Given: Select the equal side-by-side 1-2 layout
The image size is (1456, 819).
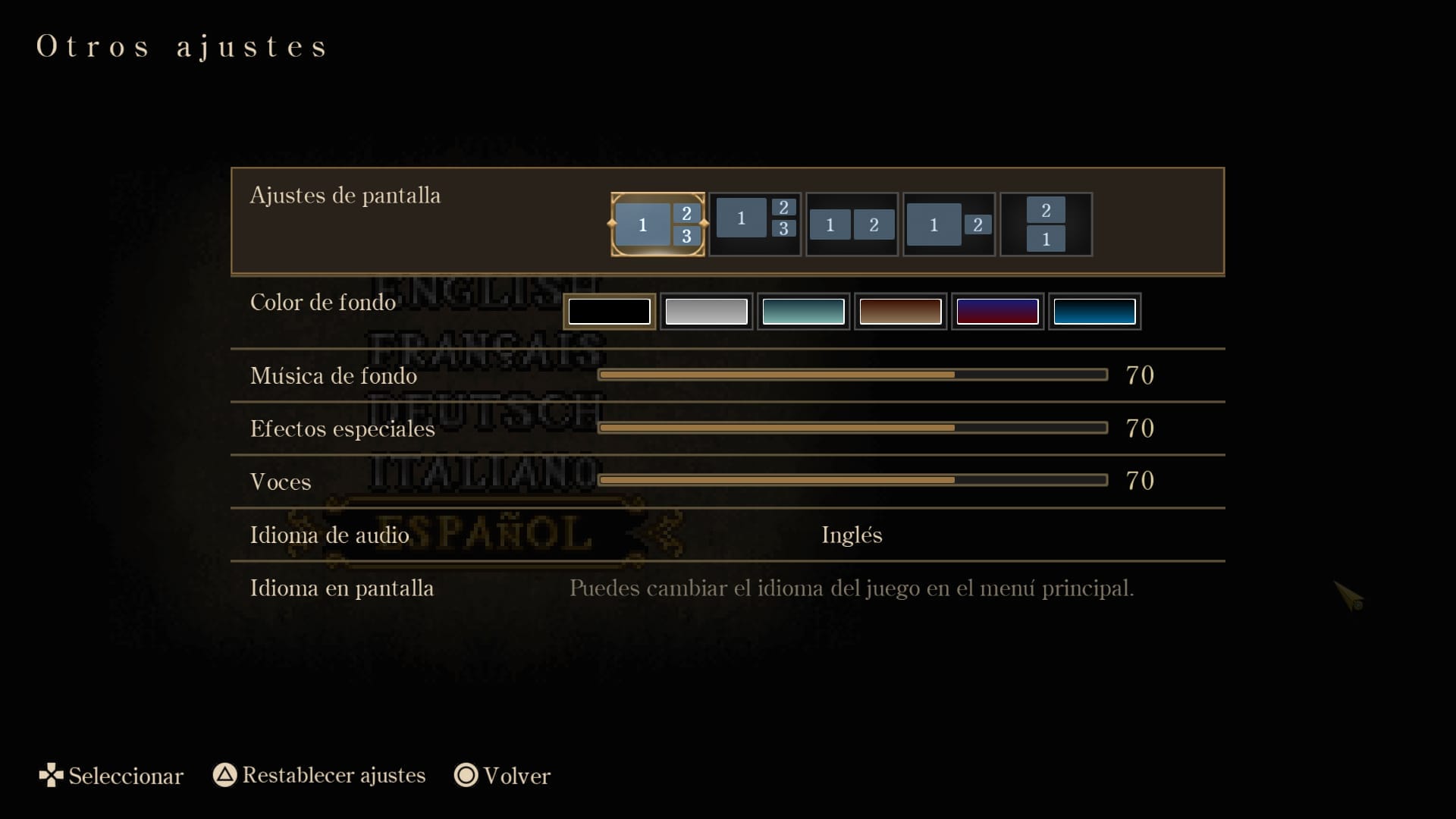Looking at the screenshot, I should pos(852,224).
